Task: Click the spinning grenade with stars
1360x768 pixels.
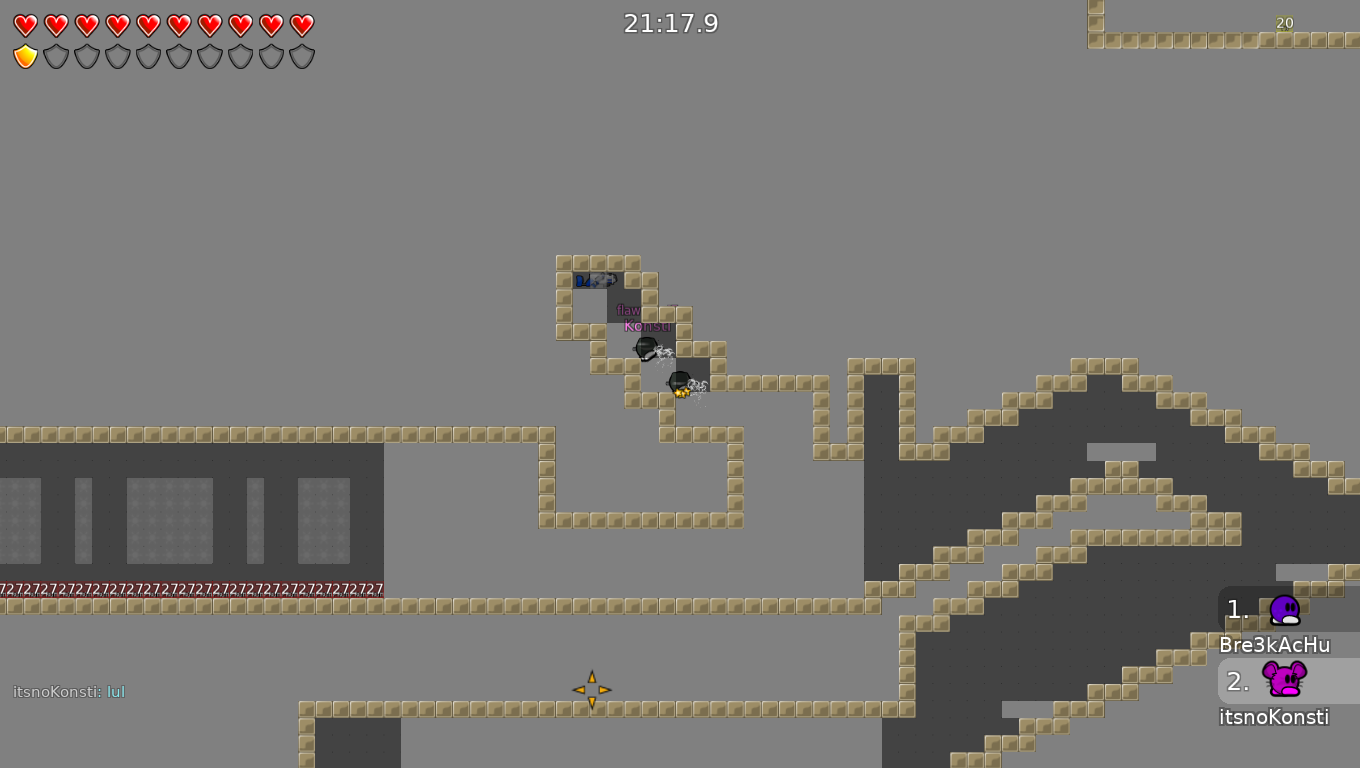Action: pos(679,383)
